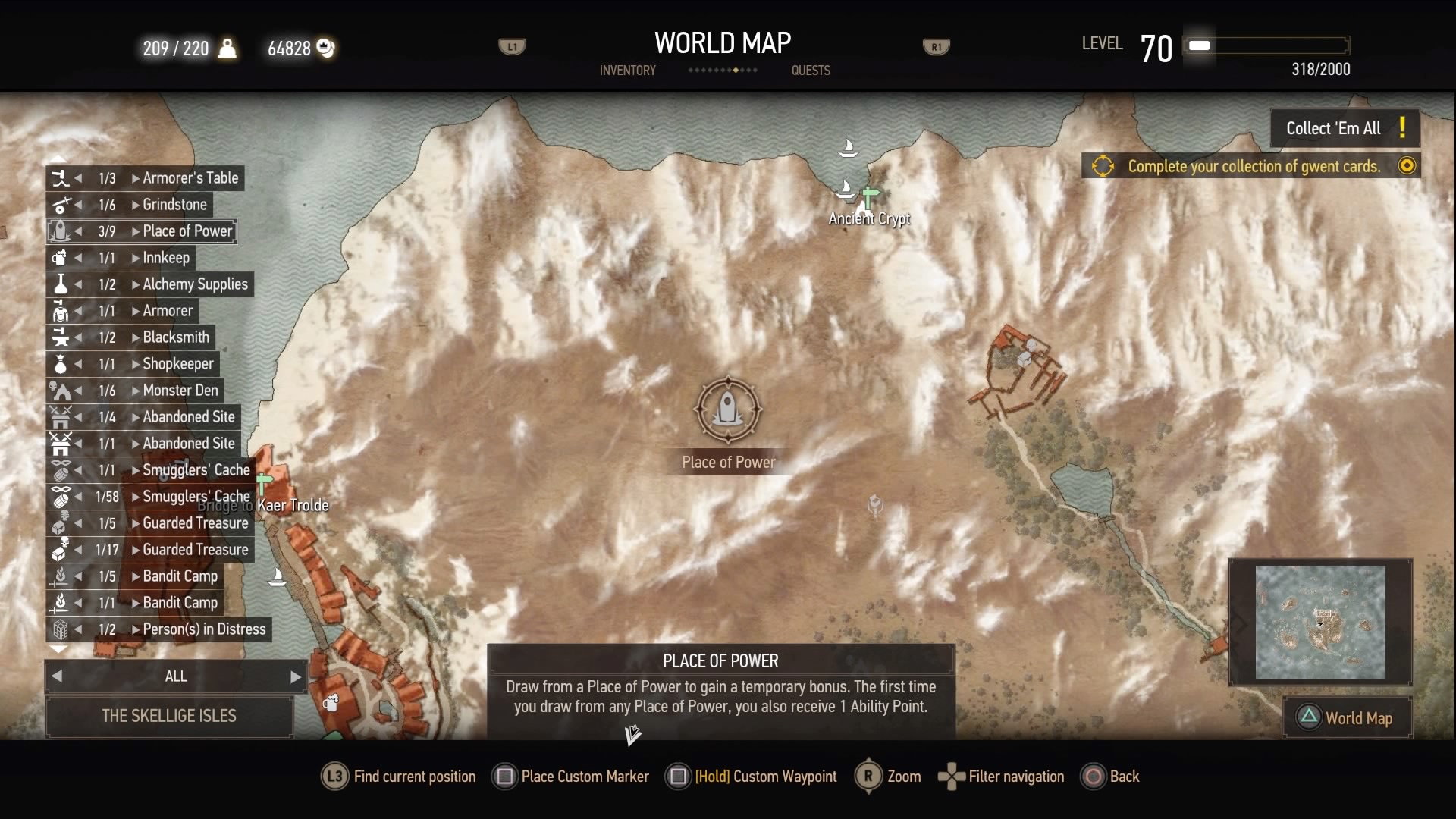Select the Collect 'Em All quest tracker

1345,128
